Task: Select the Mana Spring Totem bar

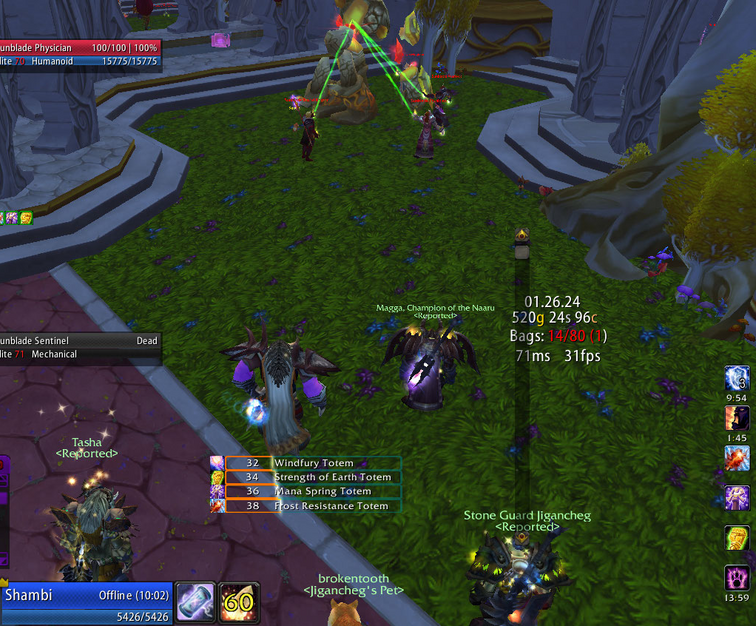Action: (312, 491)
